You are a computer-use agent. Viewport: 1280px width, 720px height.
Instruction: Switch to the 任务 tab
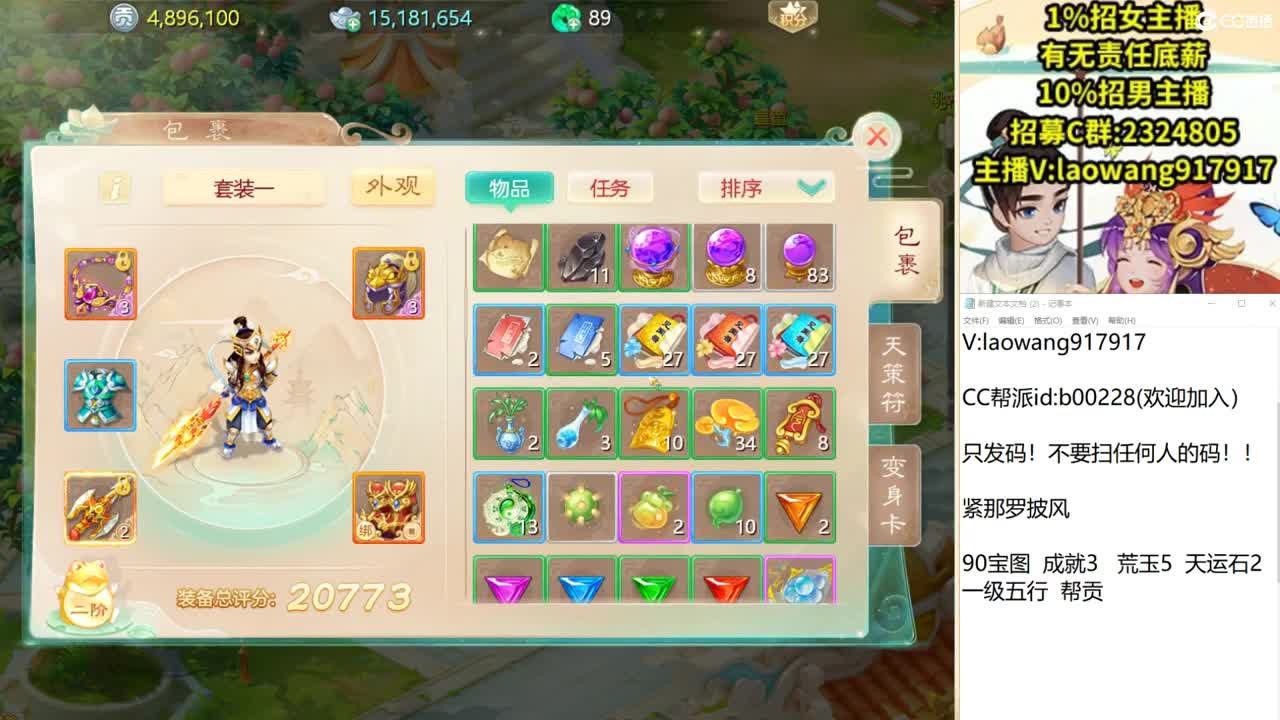(610, 187)
